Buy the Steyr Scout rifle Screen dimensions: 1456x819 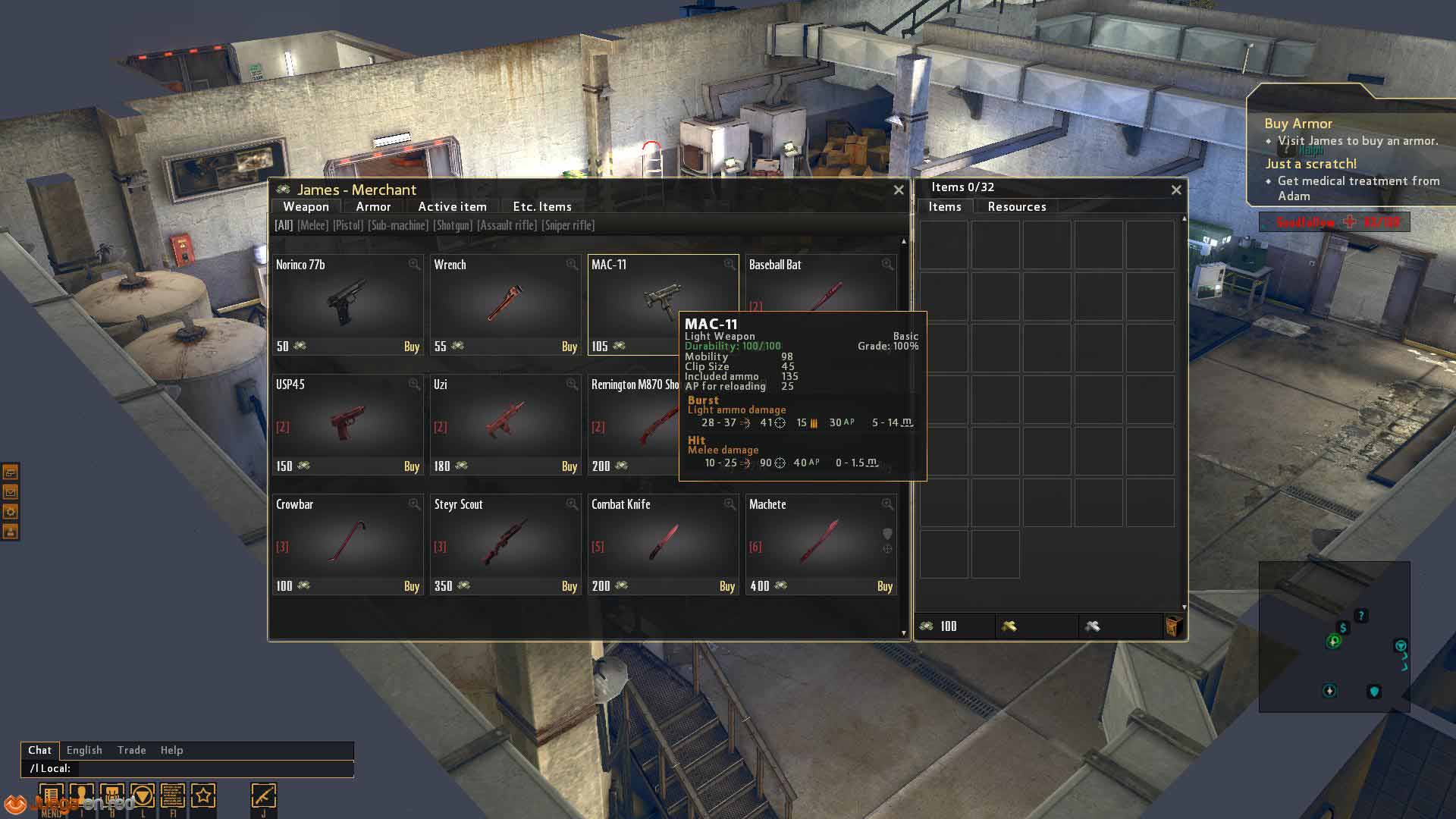[x=569, y=586]
